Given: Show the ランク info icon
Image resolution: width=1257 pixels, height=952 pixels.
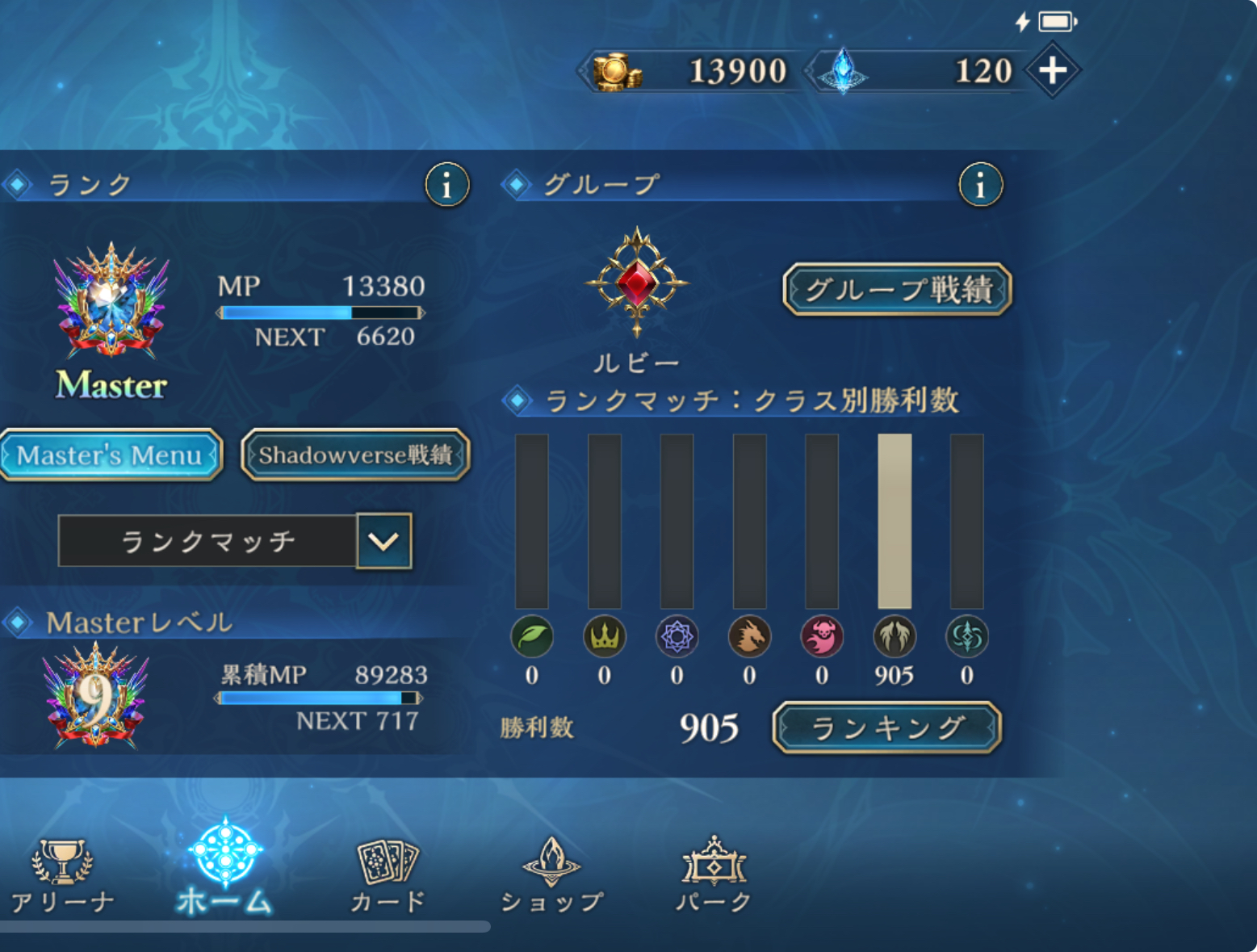Looking at the screenshot, I should click(x=446, y=185).
